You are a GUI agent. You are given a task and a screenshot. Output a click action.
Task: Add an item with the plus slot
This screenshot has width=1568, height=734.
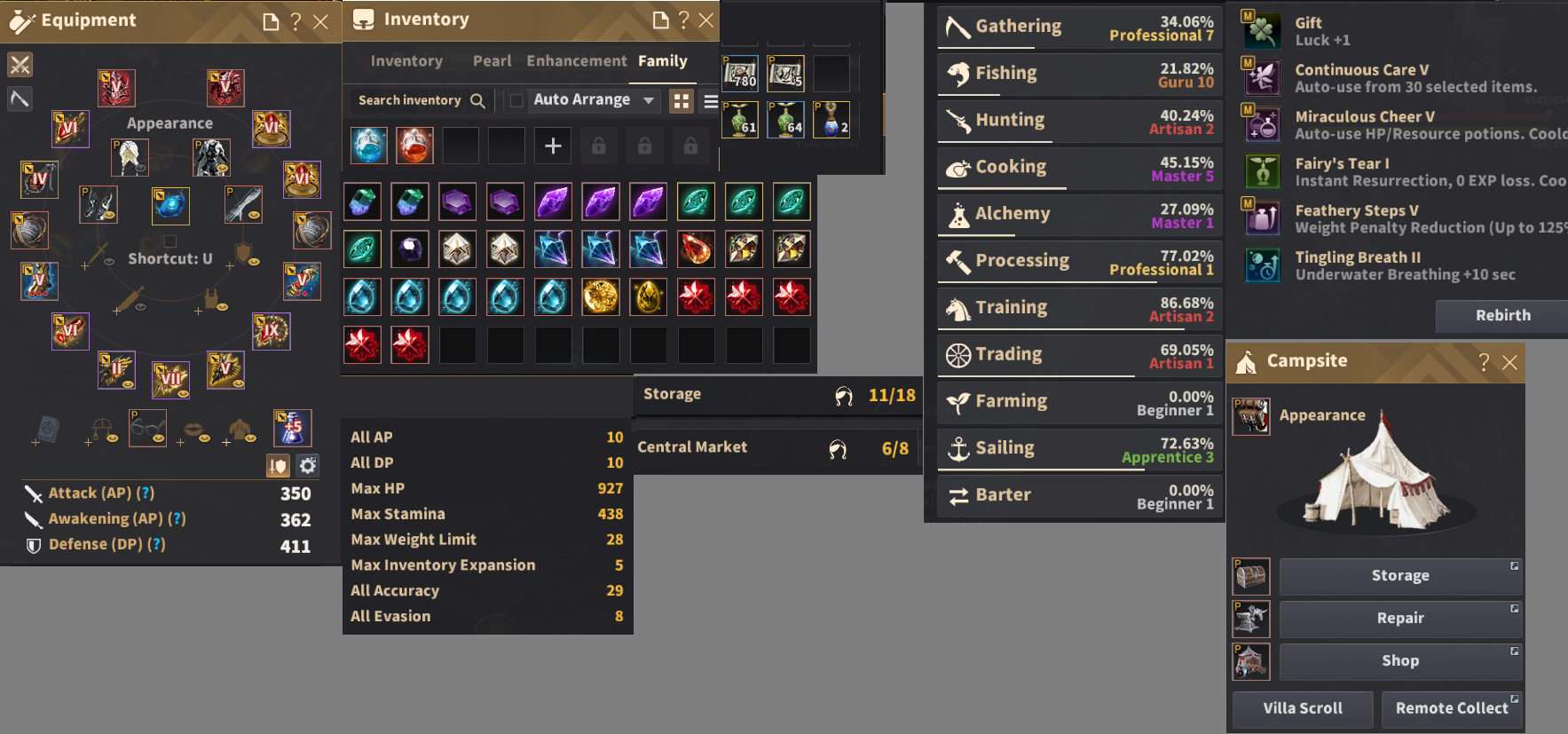(552, 146)
